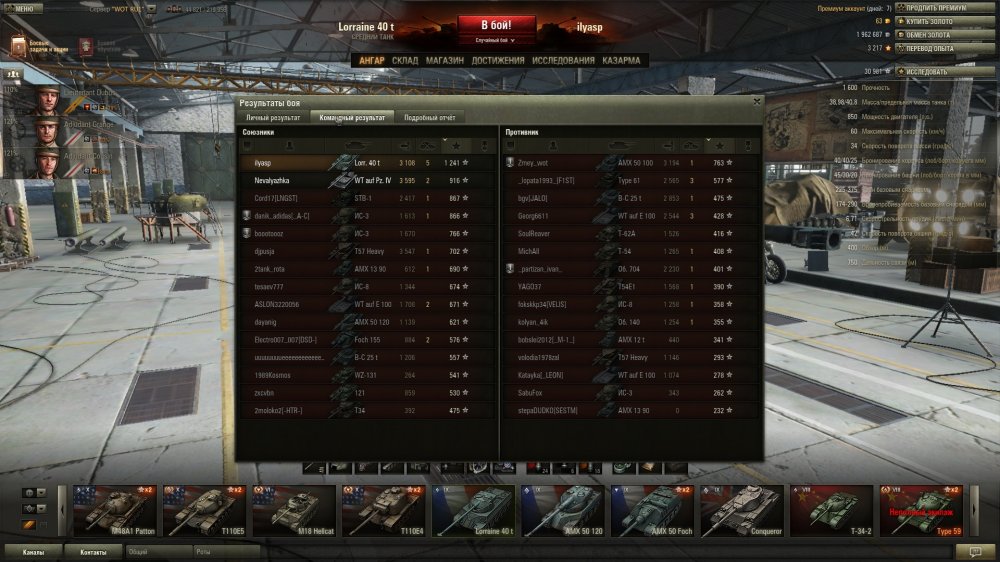Viewport: 1000px width, 562px height.
Task: Open the МАГАЗИН tab
Action: coord(444,60)
